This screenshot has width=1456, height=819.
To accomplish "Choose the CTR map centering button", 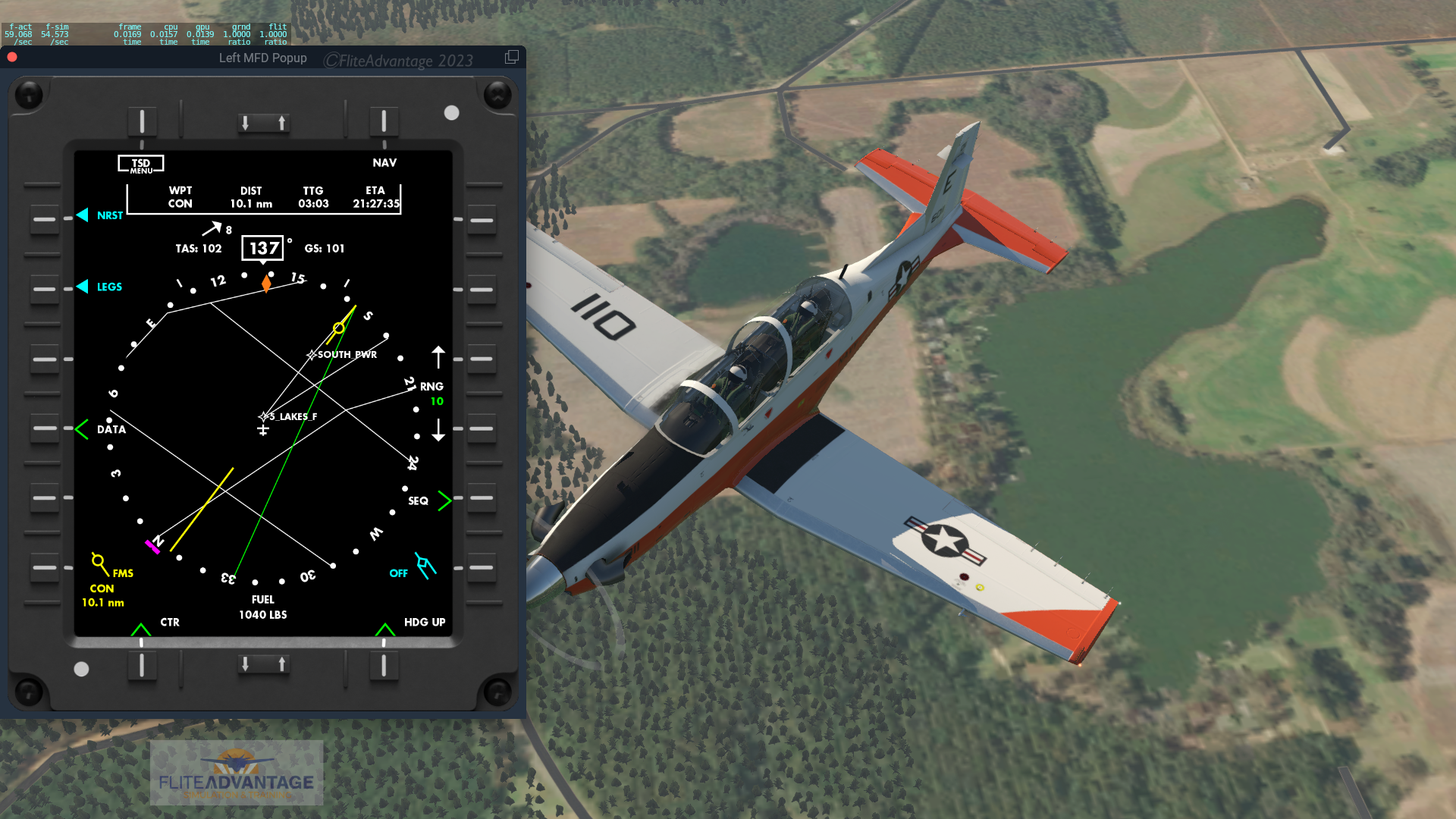I will [x=142, y=665].
